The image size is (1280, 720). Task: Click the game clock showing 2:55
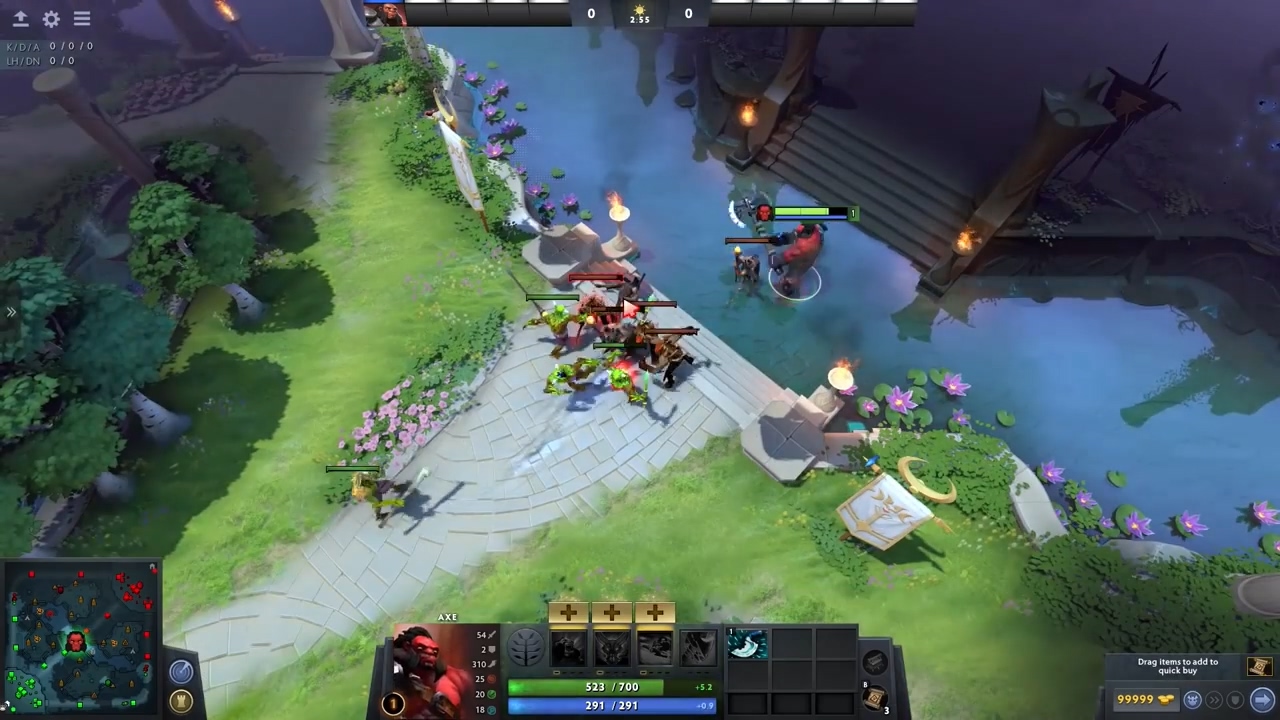(639, 18)
